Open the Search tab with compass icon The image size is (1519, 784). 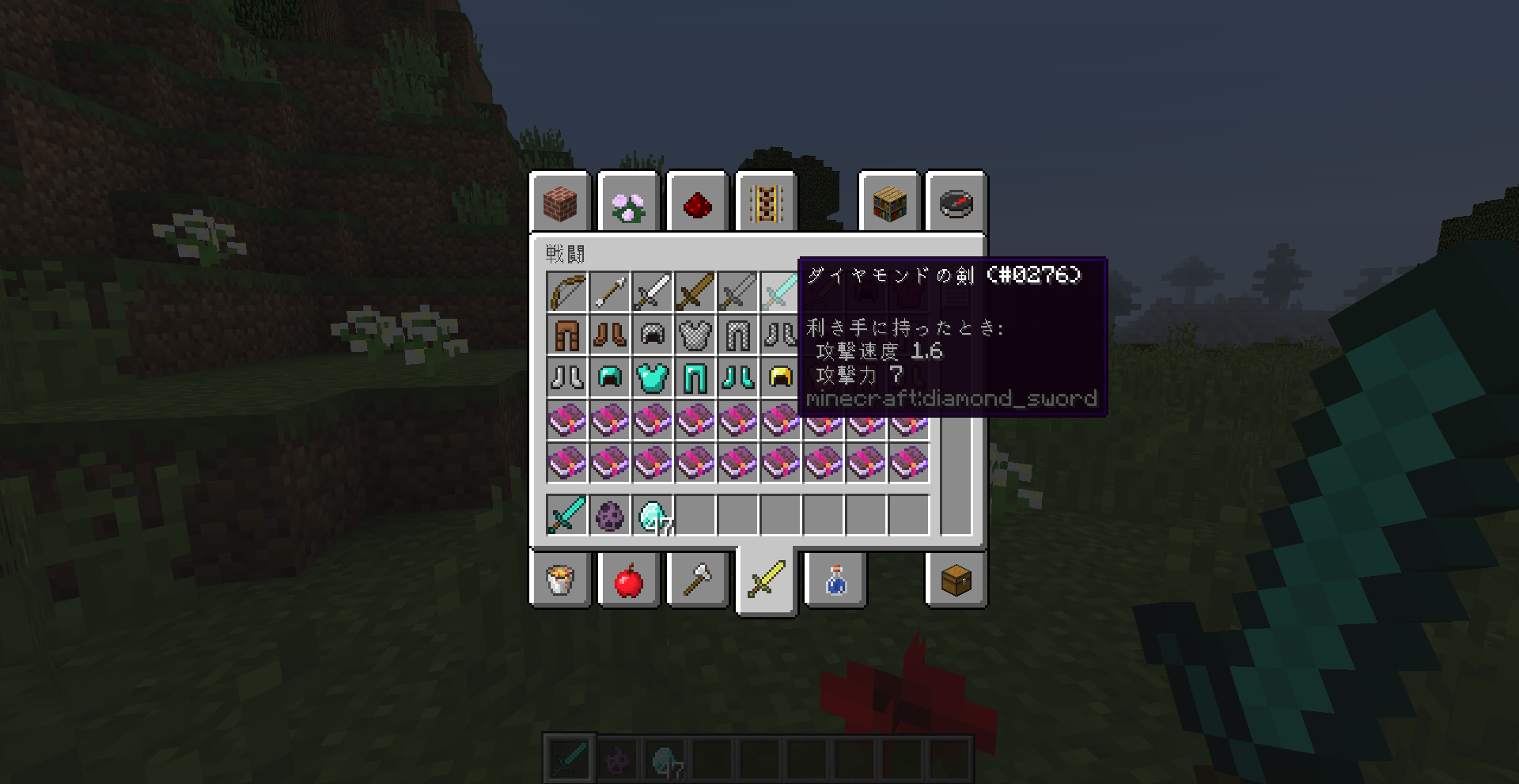[955, 203]
